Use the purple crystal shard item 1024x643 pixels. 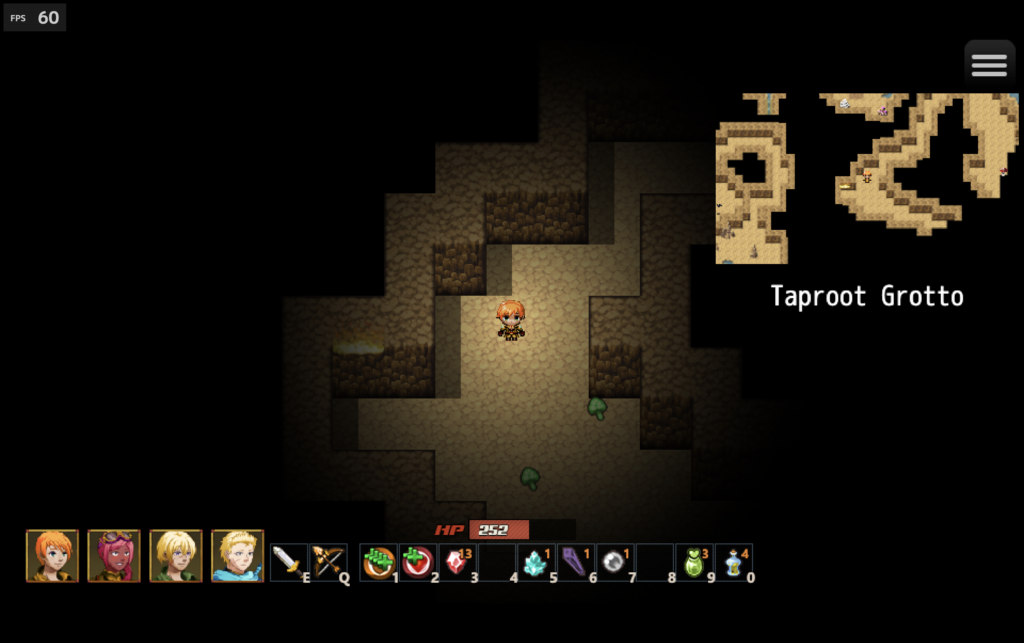(575, 562)
